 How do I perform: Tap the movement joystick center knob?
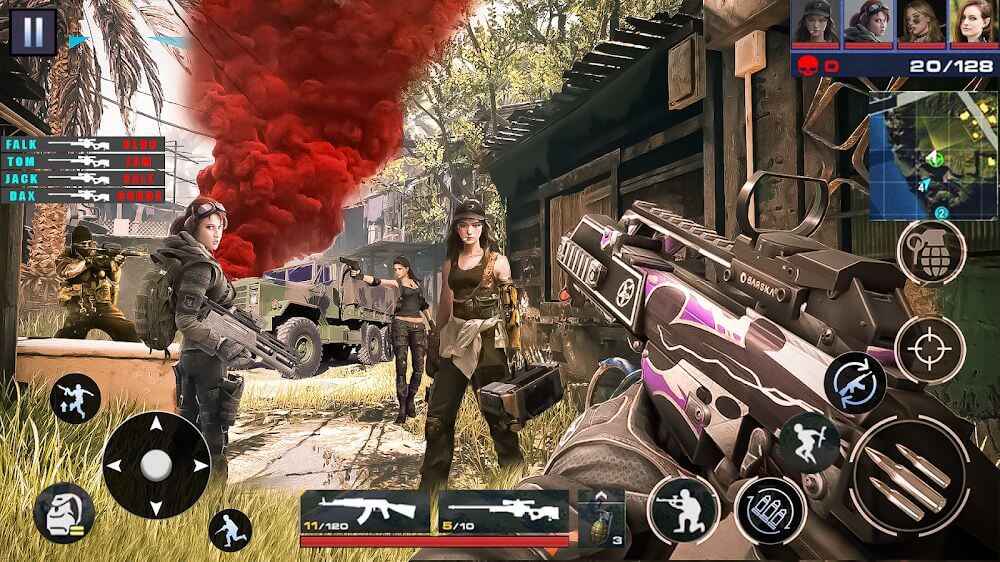tap(156, 465)
